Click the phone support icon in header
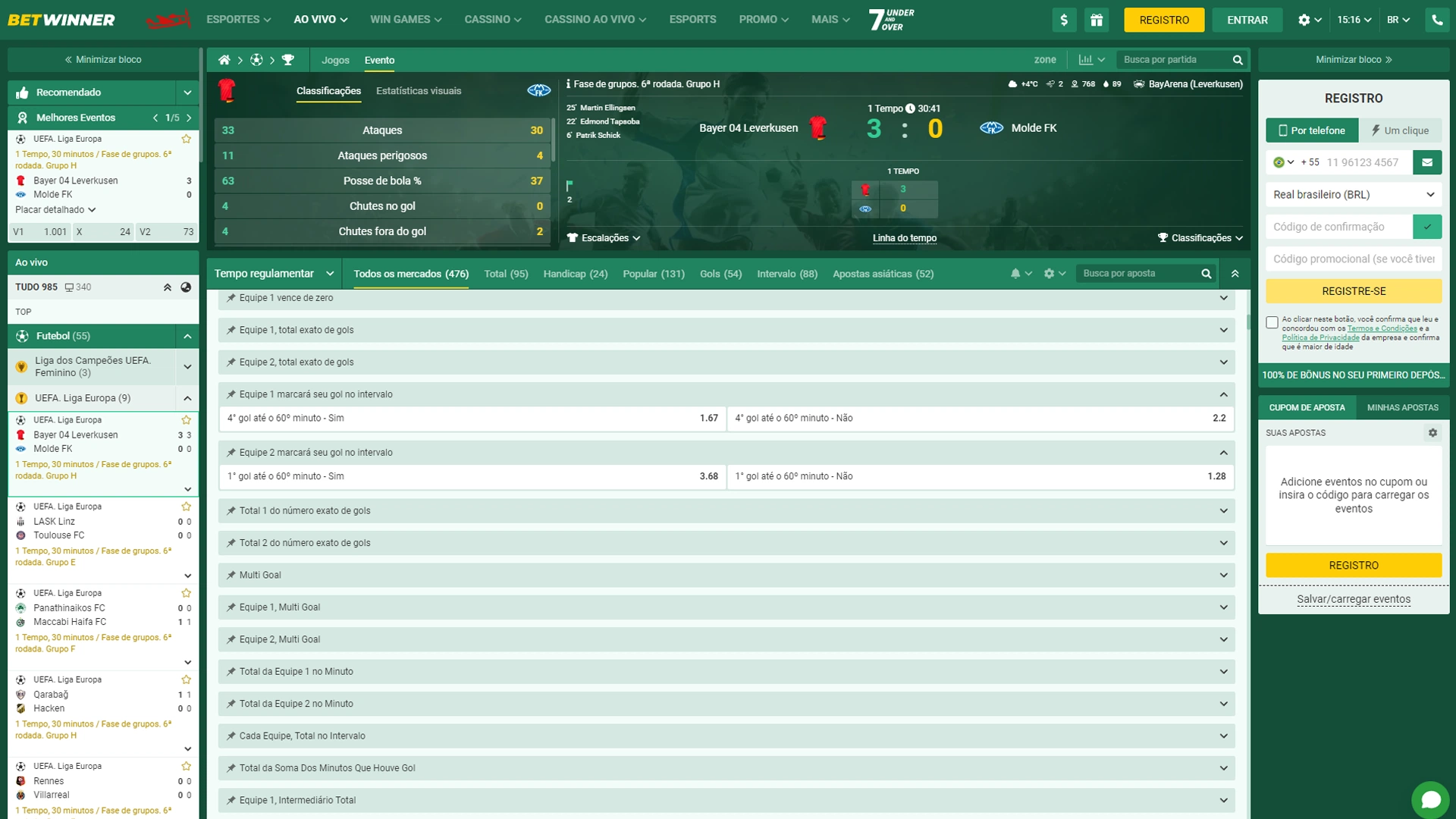Screen dimensions: 1456x819 [1438, 20]
